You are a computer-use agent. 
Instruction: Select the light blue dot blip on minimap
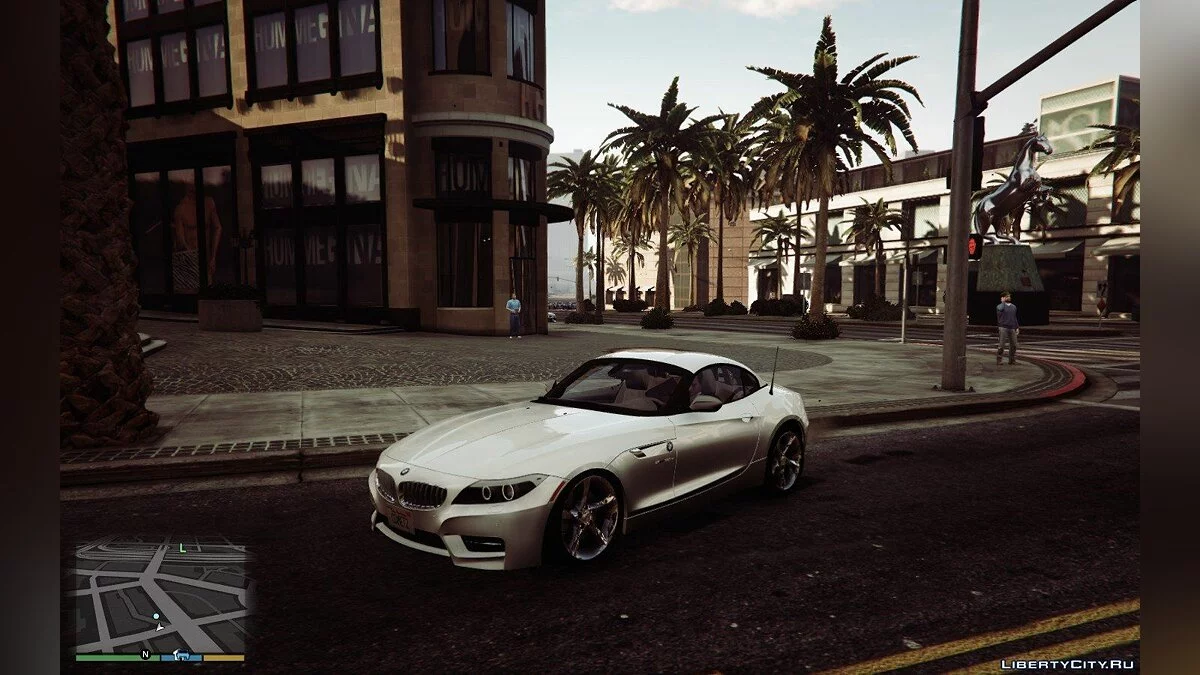pos(156,618)
